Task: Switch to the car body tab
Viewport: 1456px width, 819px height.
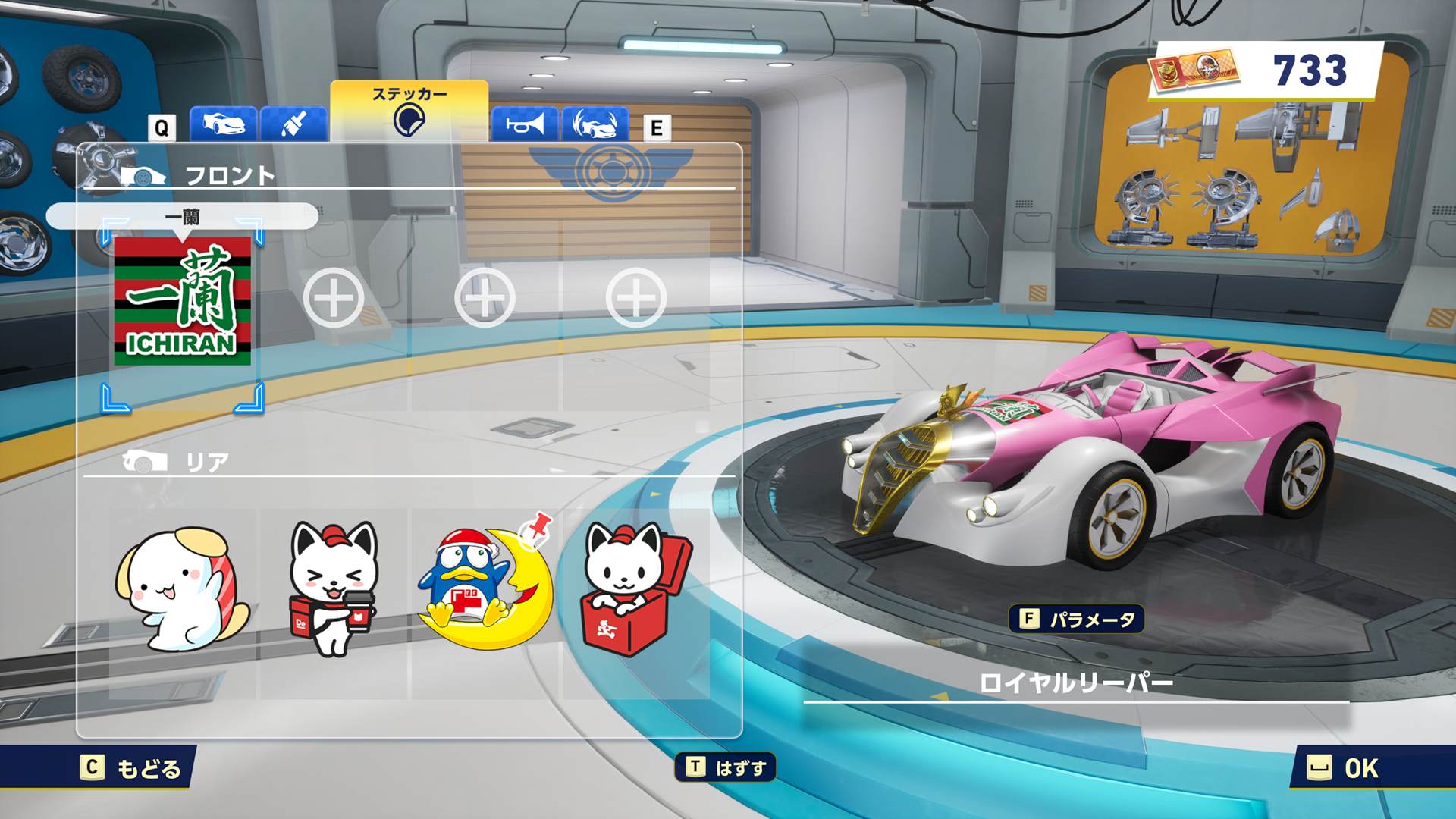Action: (x=222, y=124)
